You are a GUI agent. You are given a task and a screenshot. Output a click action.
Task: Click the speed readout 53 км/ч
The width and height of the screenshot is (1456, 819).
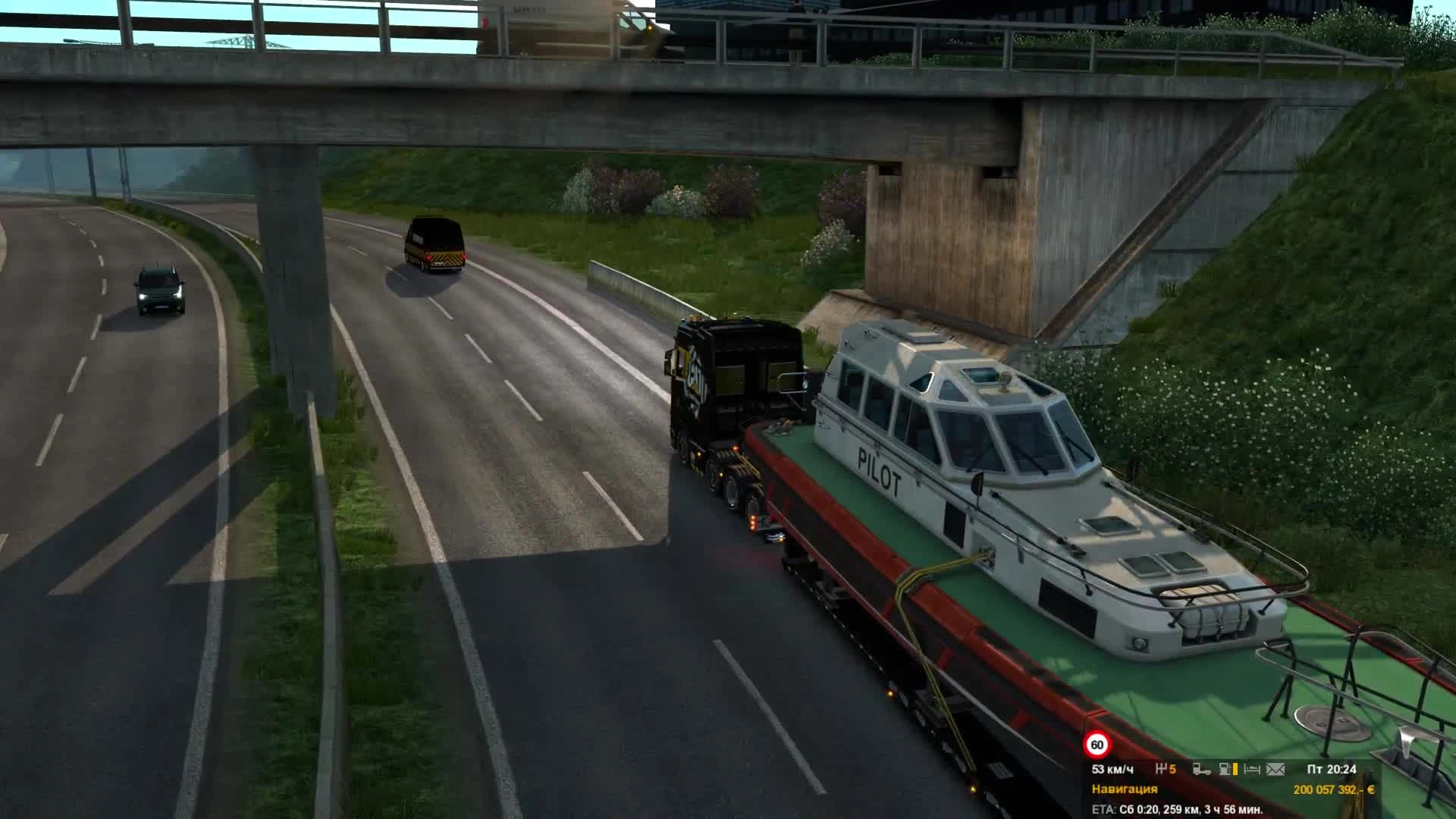pyautogui.click(x=1112, y=769)
